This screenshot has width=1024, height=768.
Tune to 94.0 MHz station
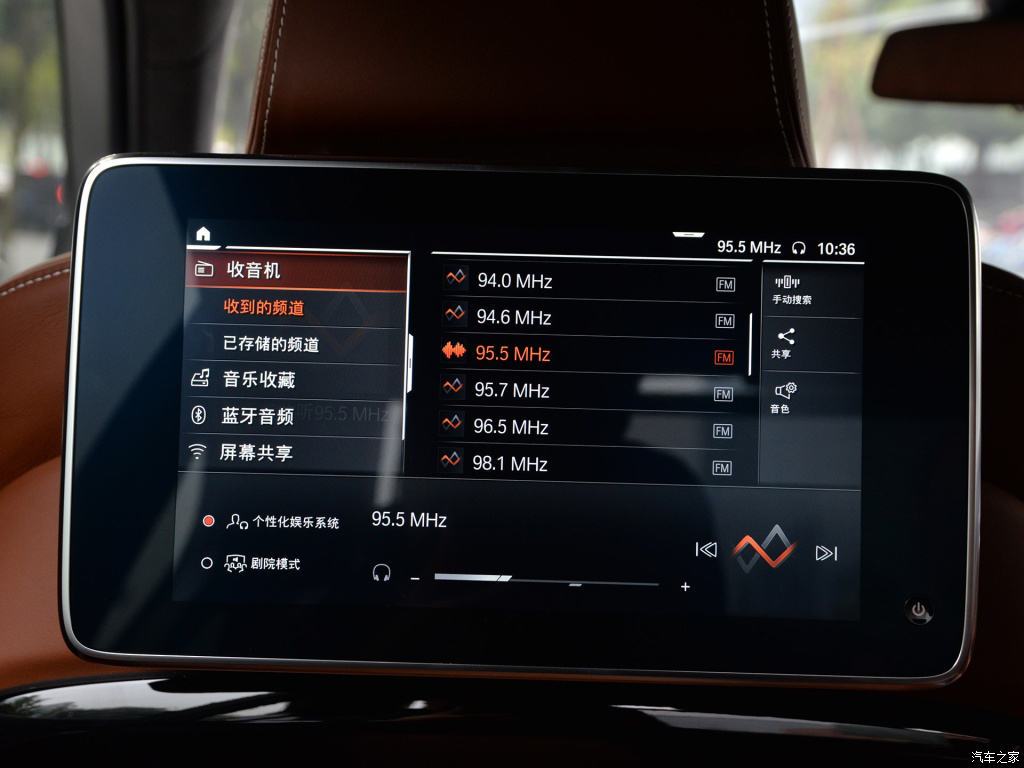click(588, 281)
